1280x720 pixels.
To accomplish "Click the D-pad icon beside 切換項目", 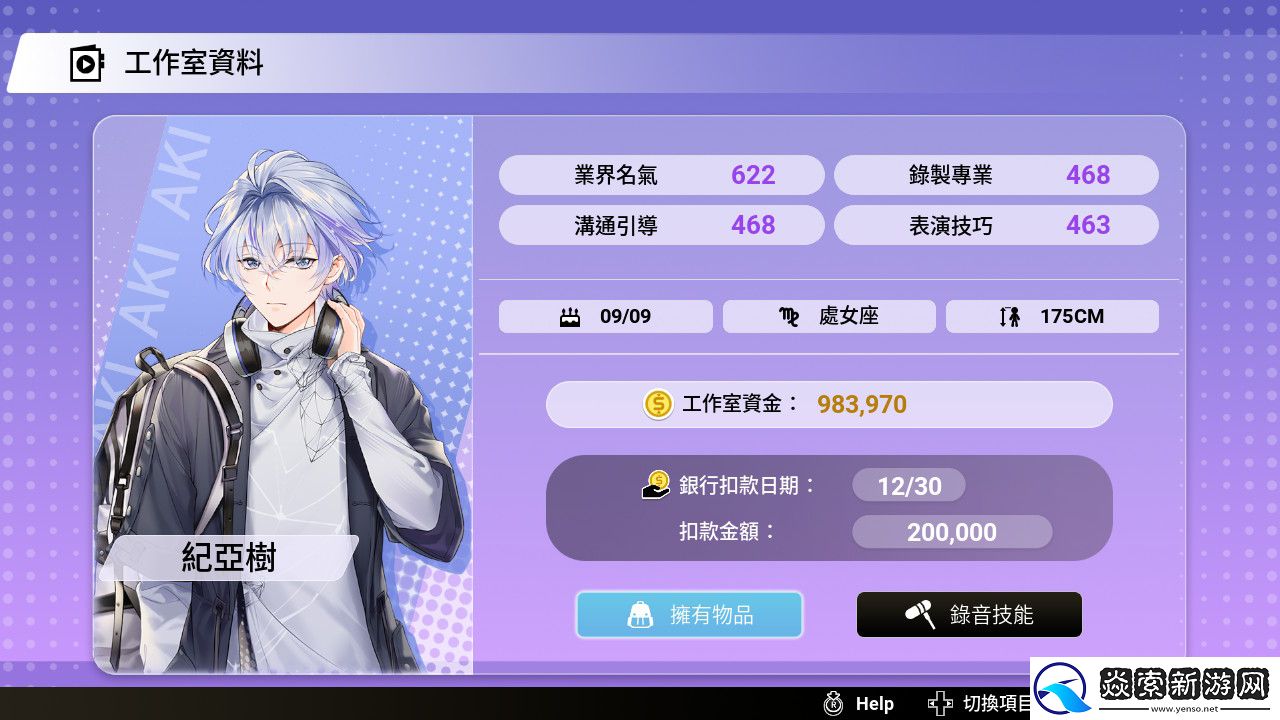I will pos(941,703).
